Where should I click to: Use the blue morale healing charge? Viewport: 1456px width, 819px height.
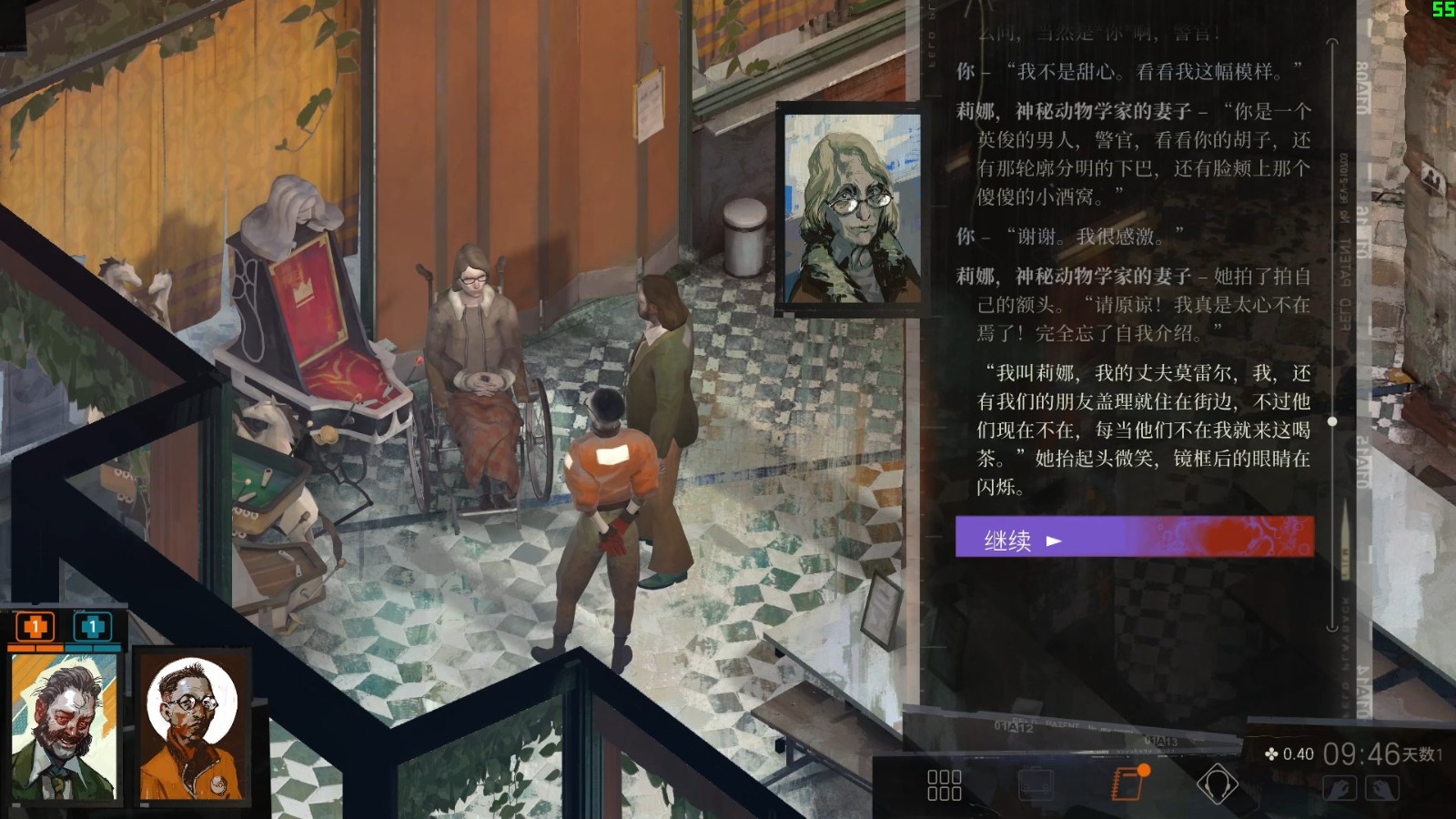91,626
